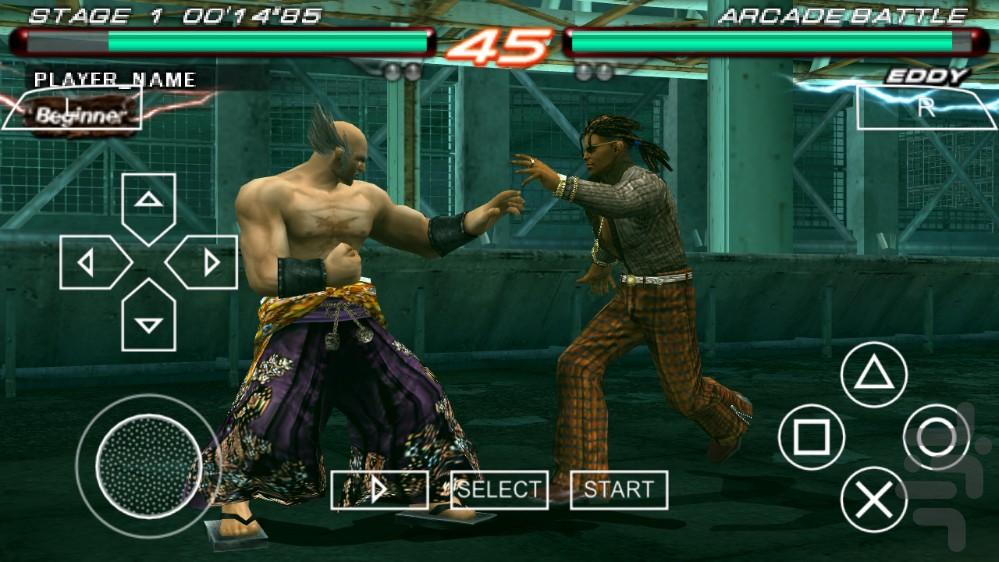Tap the R shoulder button

[925, 108]
